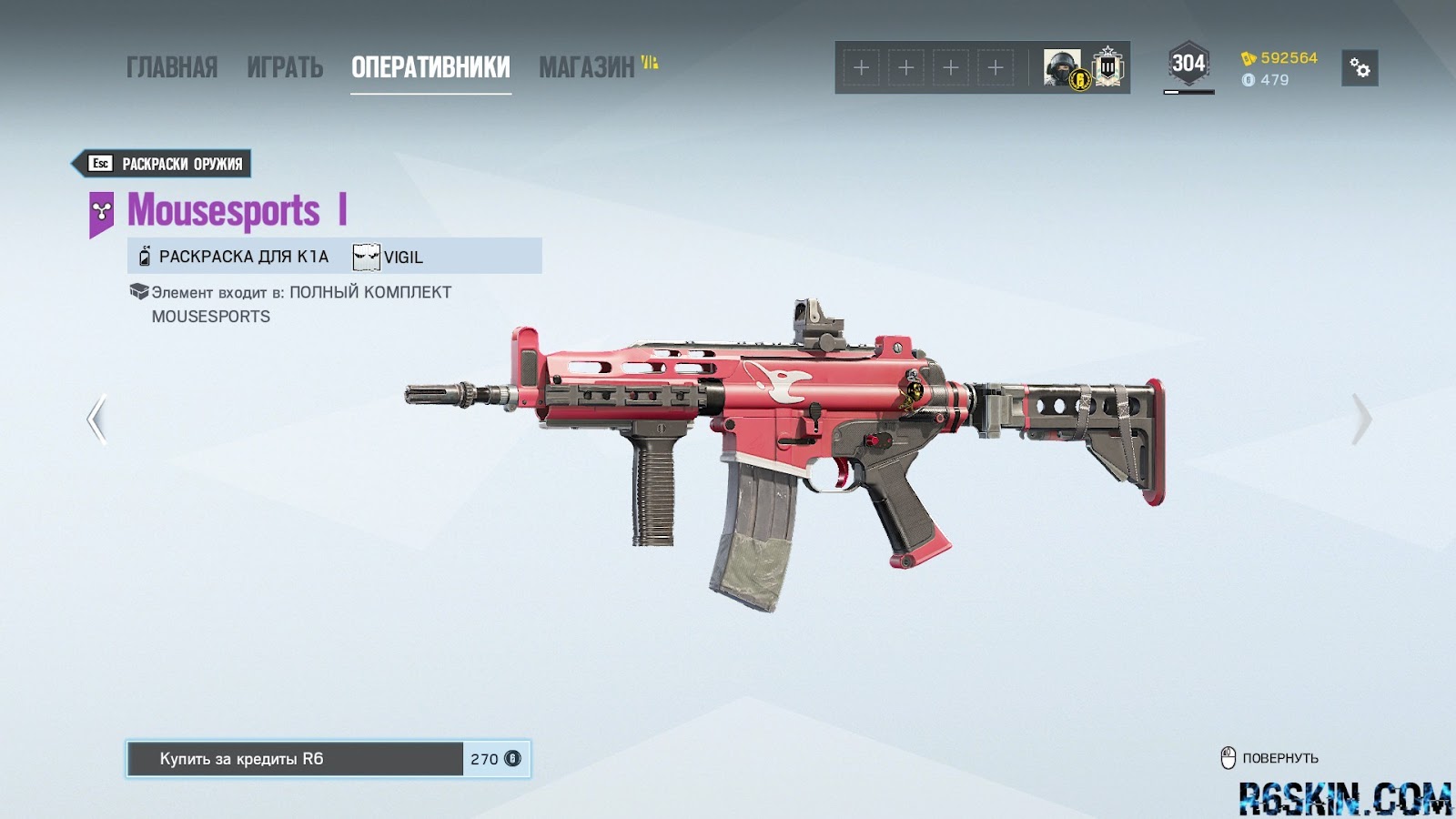Expand to next skin with right arrow

[1361, 418]
